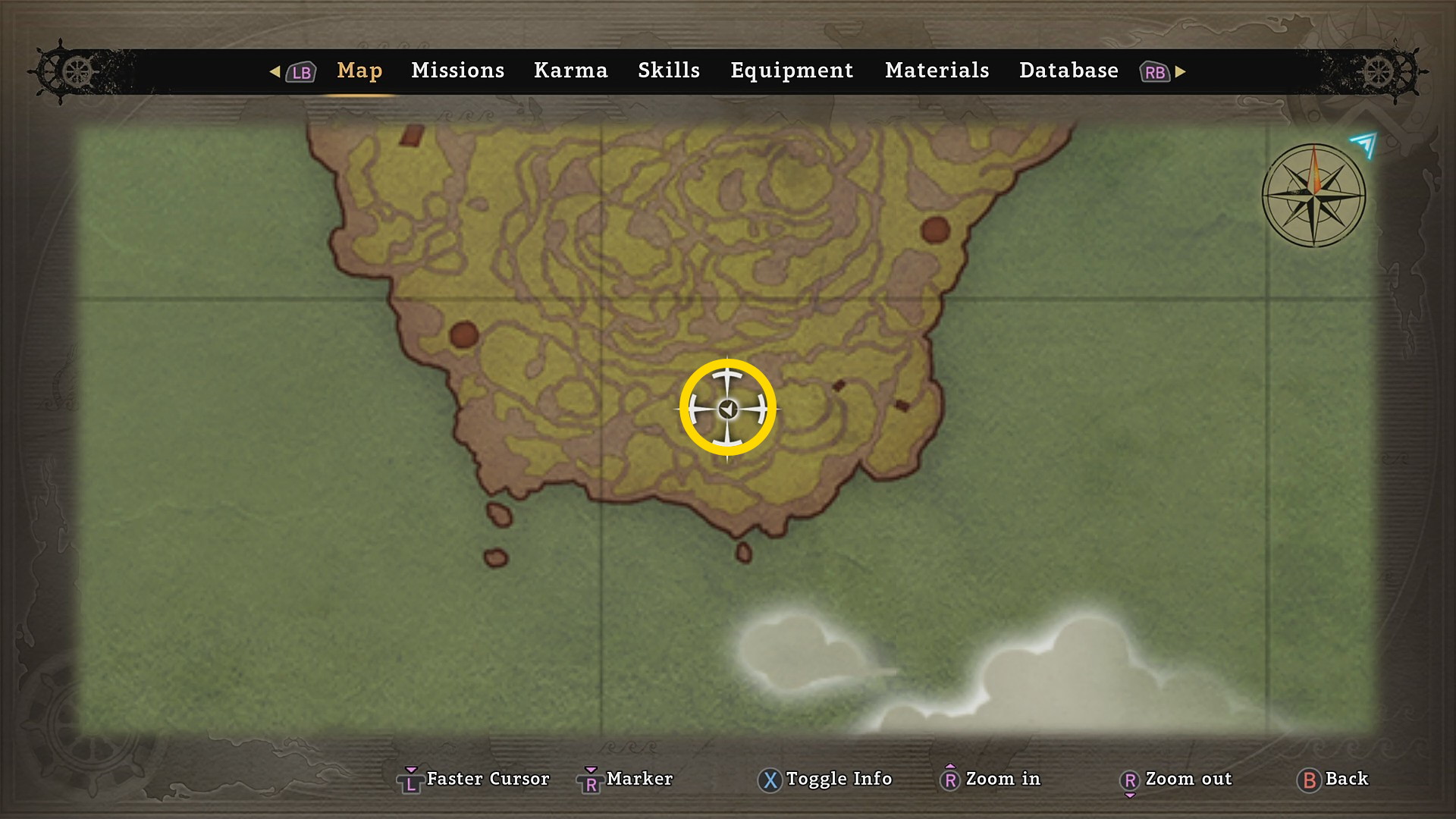Go to the Equipment tab

(x=792, y=71)
